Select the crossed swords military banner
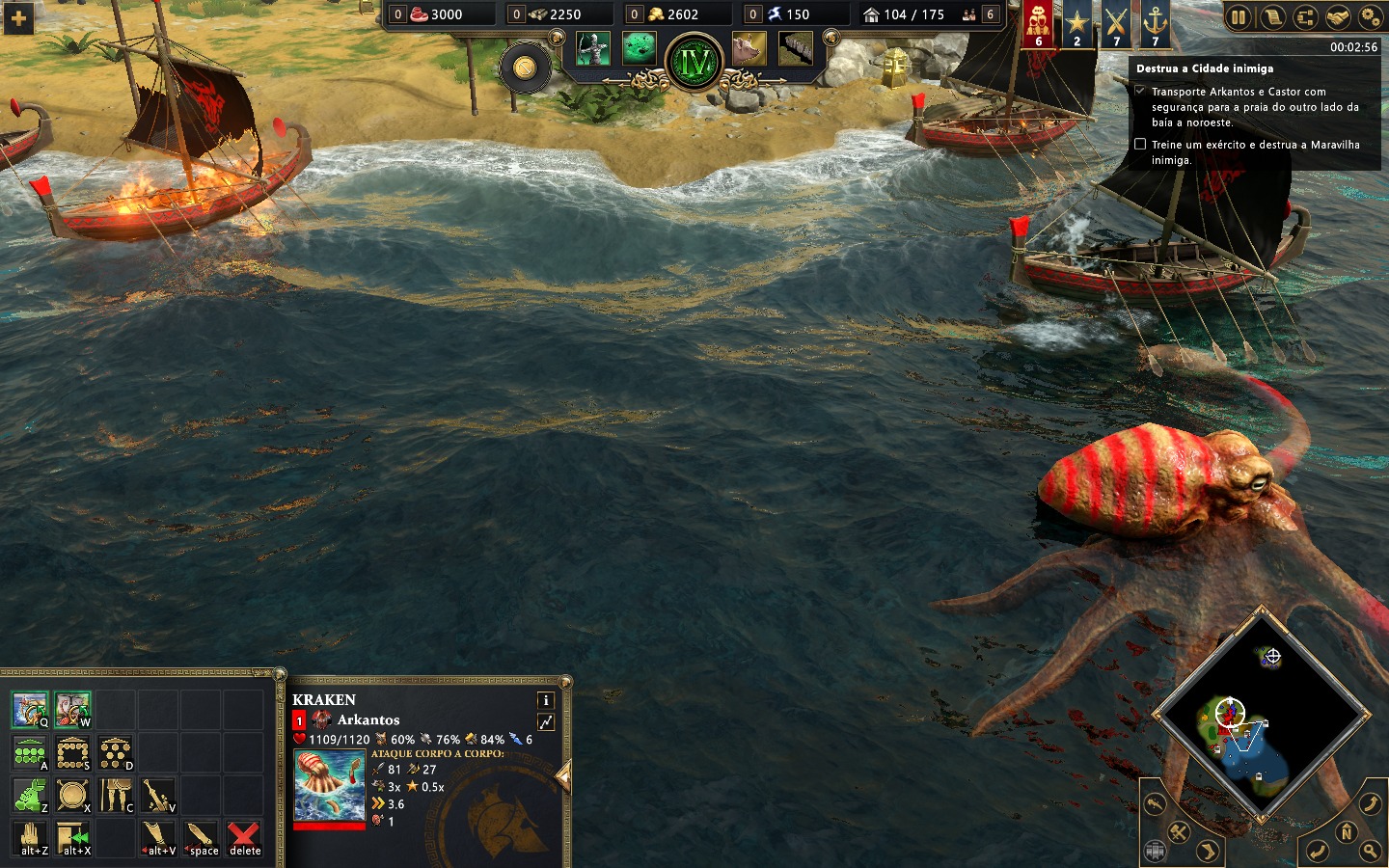The width and height of the screenshot is (1389, 868). tap(1116, 24)
